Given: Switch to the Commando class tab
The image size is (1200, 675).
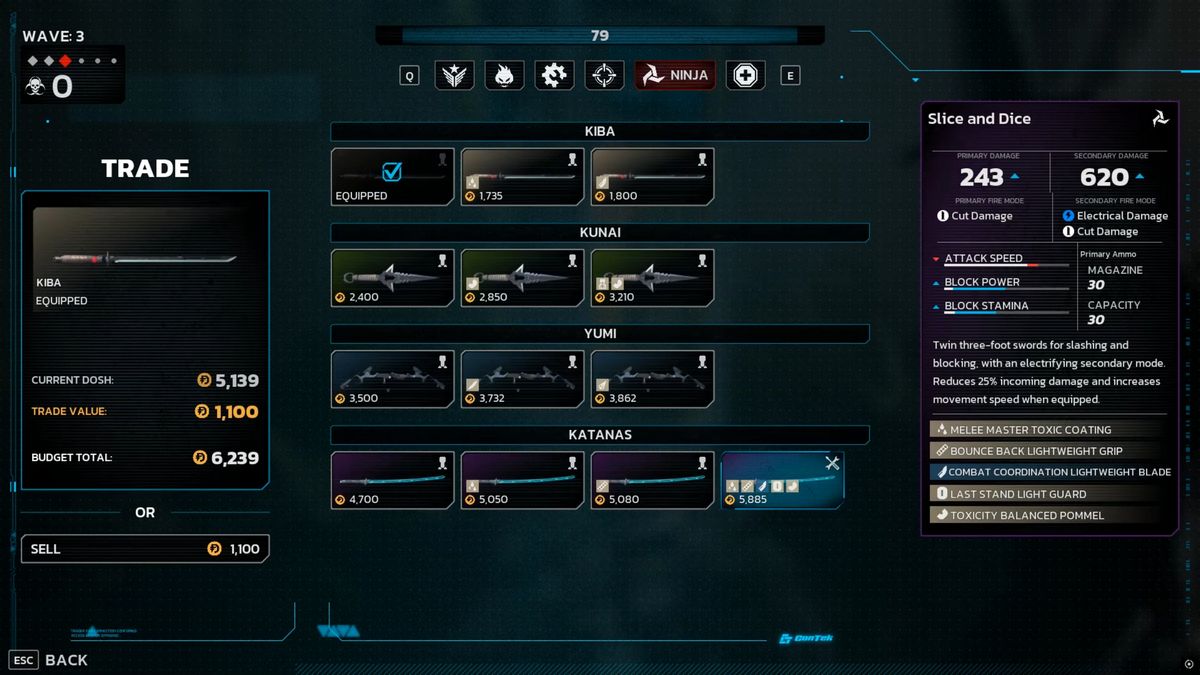Looking at the screenshot, I should [x=454, y=75].
